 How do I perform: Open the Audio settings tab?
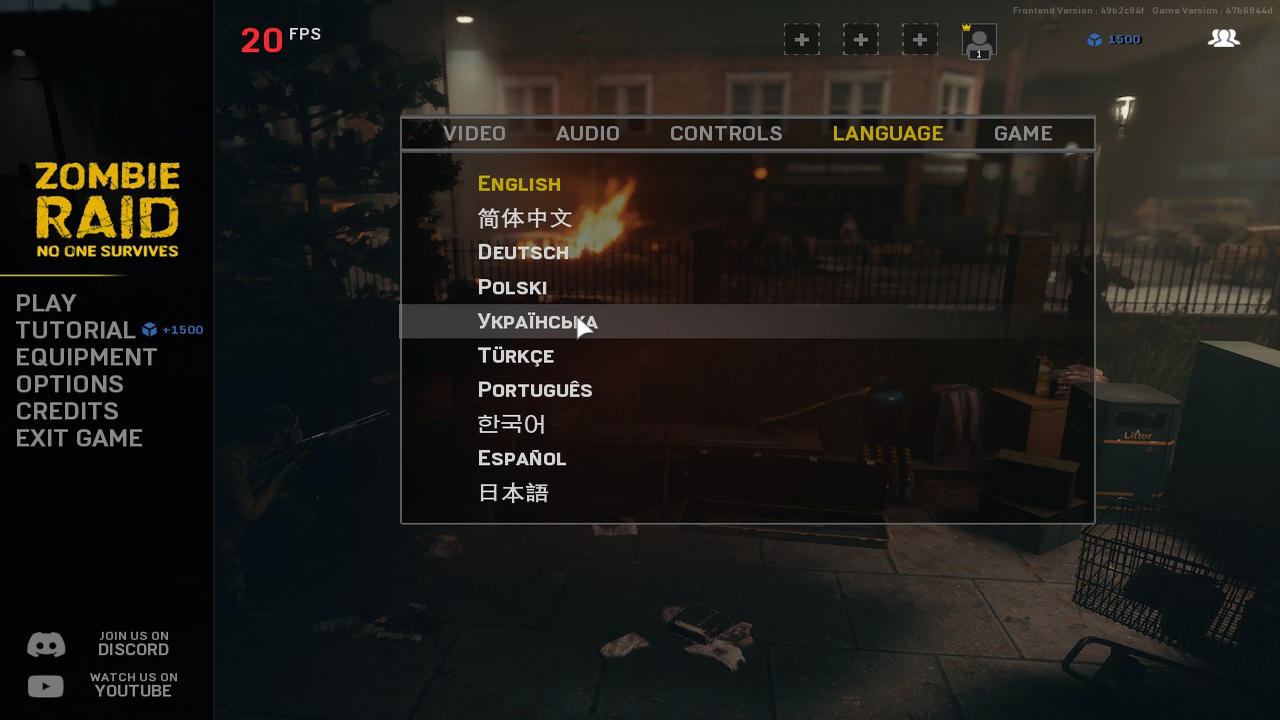click(588, 134)
